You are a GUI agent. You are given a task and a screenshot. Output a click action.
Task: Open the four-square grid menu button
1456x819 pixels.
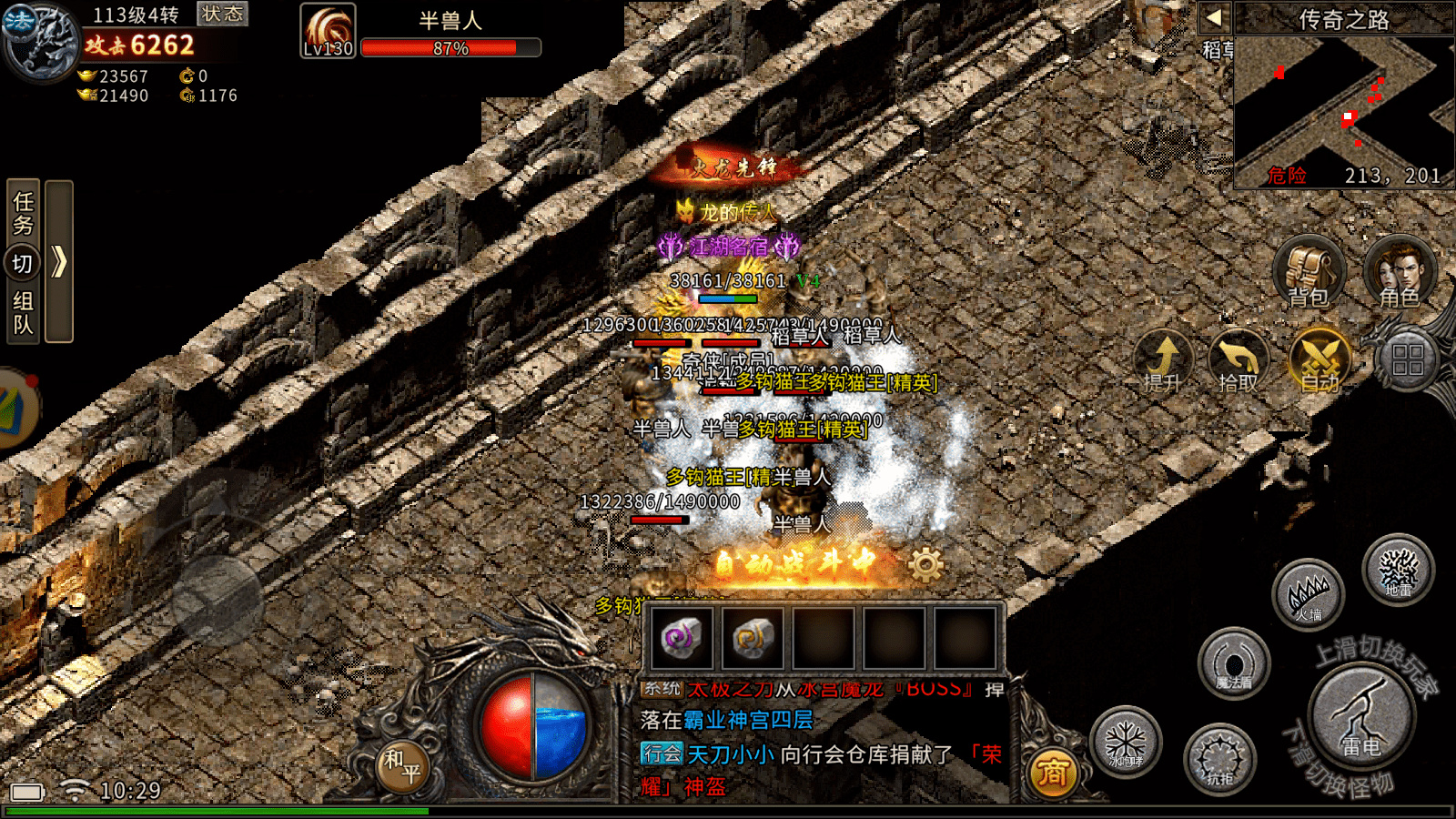click(1407, 359)
